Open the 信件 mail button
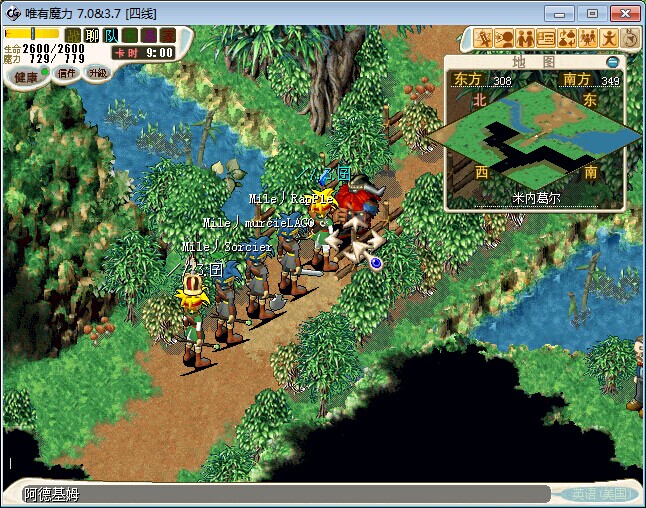 [66, 74]
